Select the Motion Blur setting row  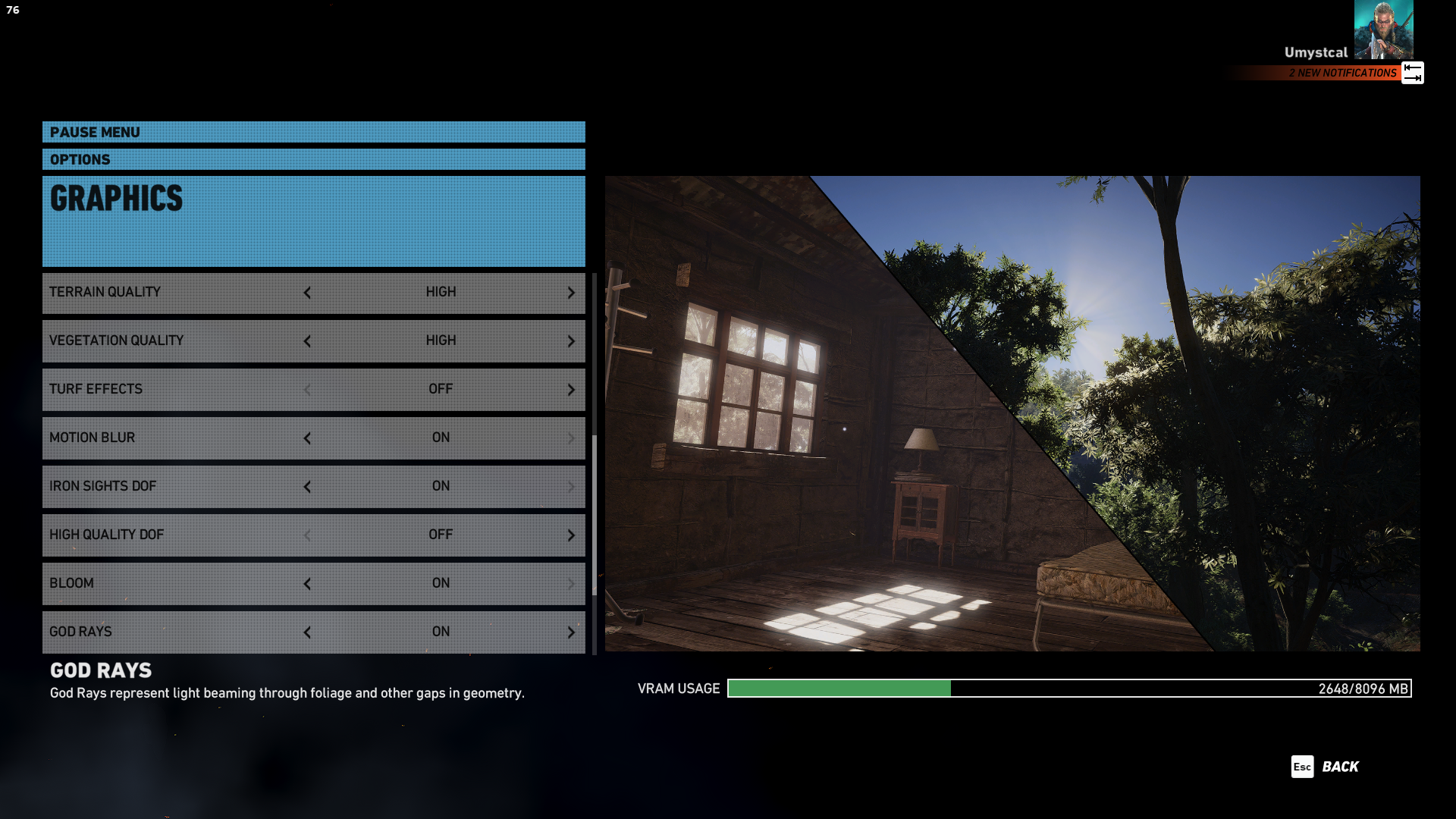tap(174, 438)
